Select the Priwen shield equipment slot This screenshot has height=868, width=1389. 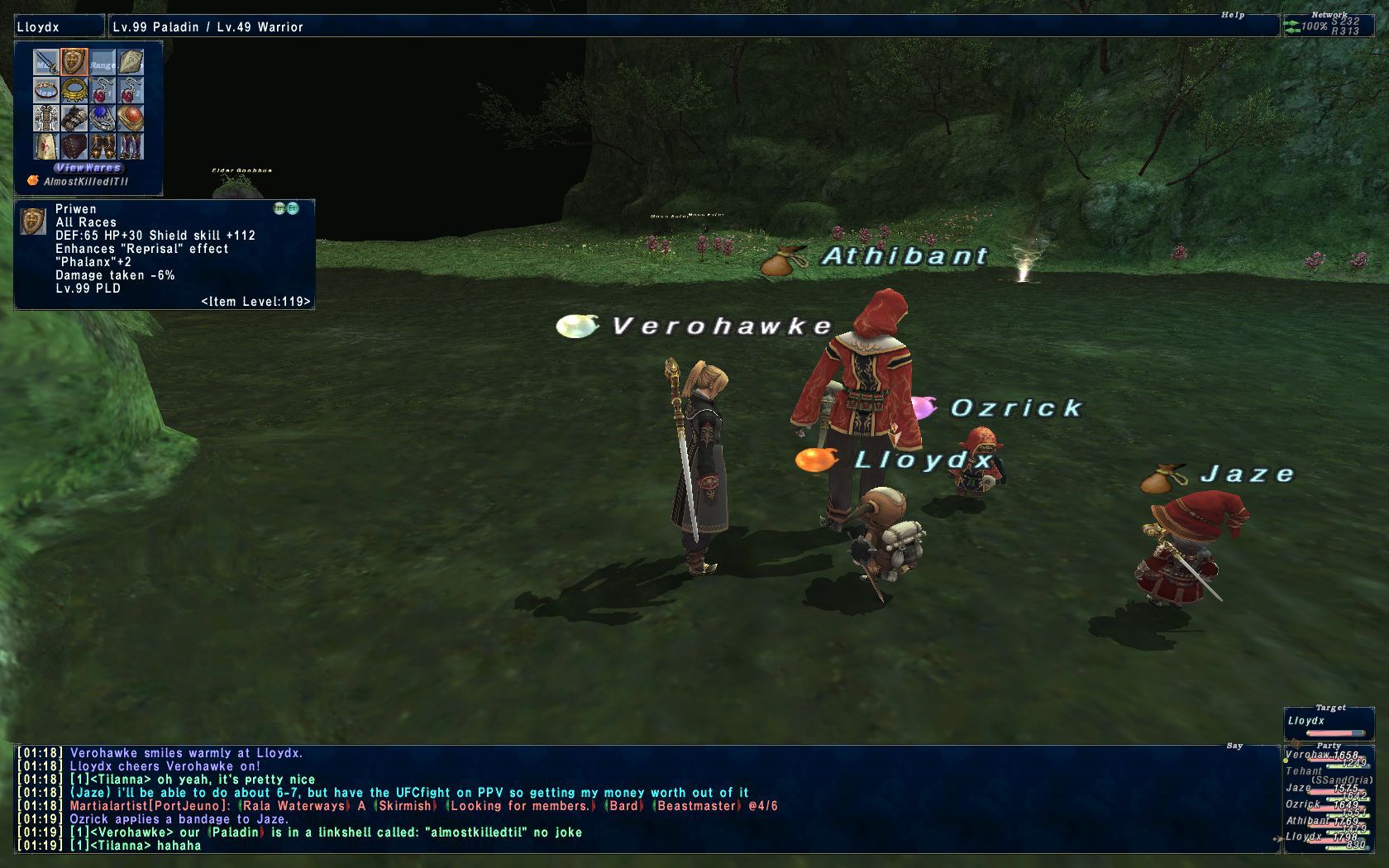[x=74, y=62]
